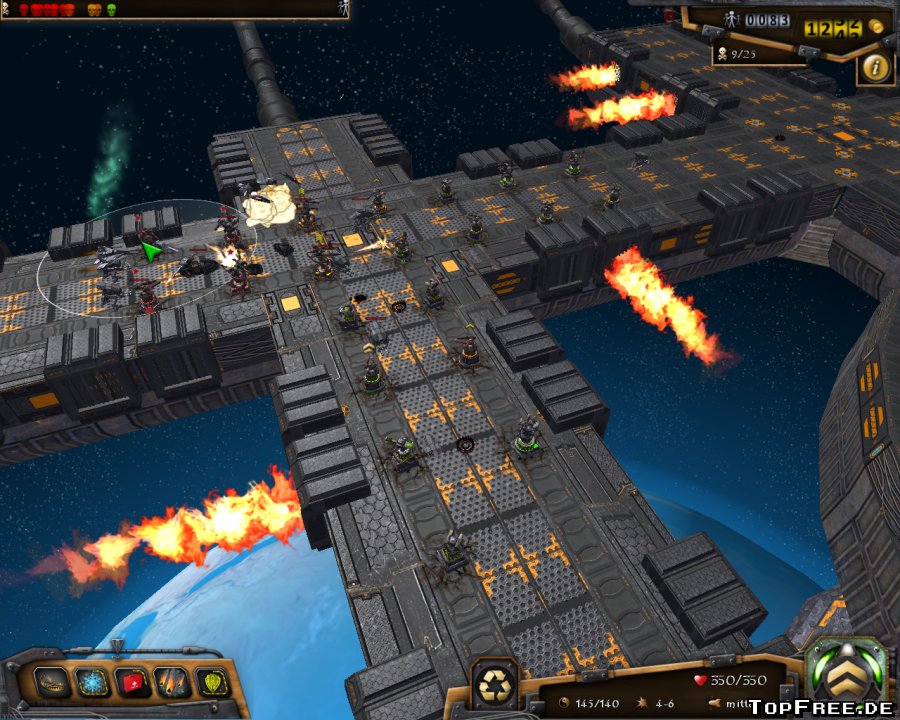The image size is (900, 720).
Task: Select the trap jaw ability icon
Action: [x=52, y=683]
